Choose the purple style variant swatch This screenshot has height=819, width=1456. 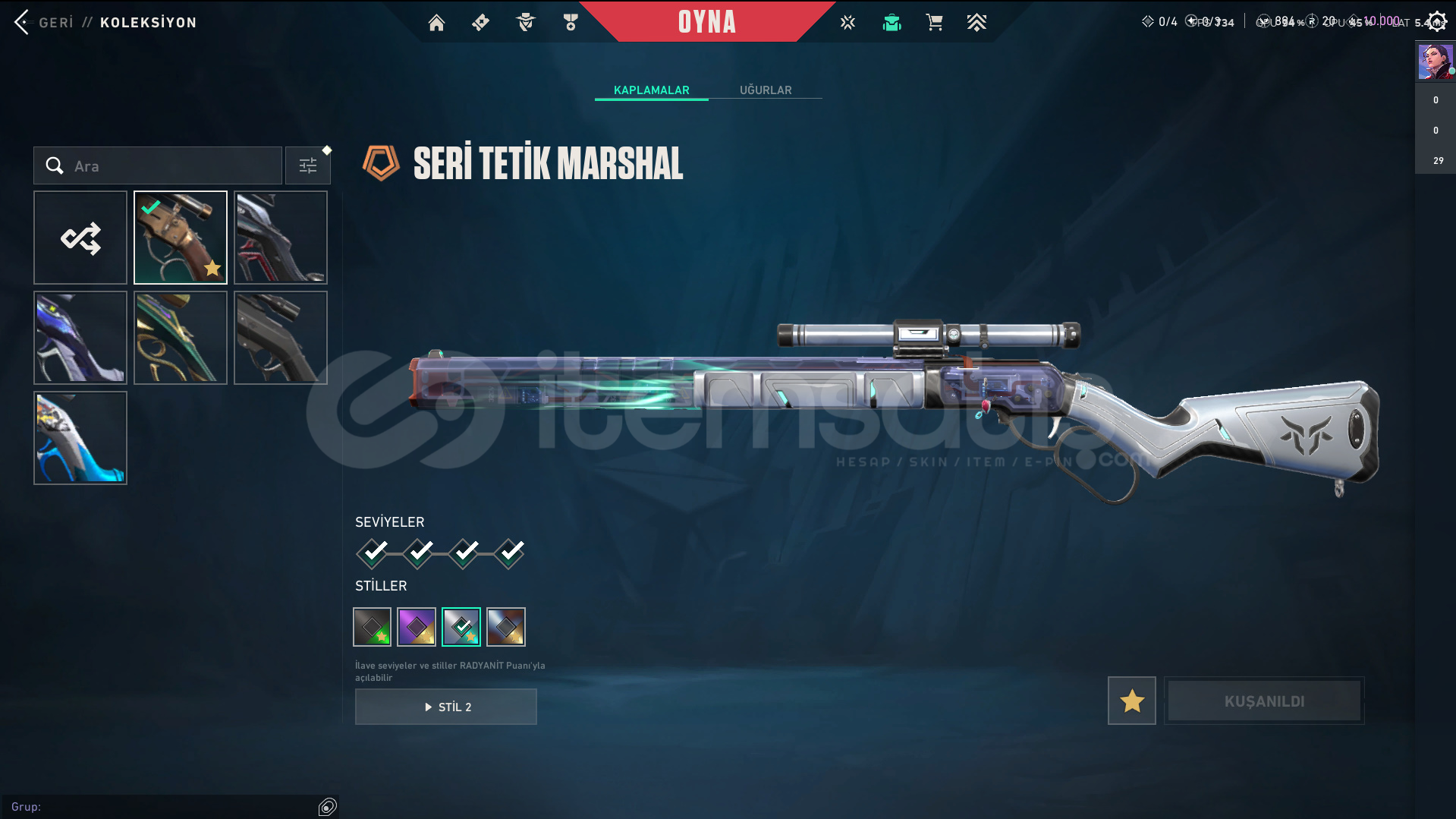pos(417,627)
